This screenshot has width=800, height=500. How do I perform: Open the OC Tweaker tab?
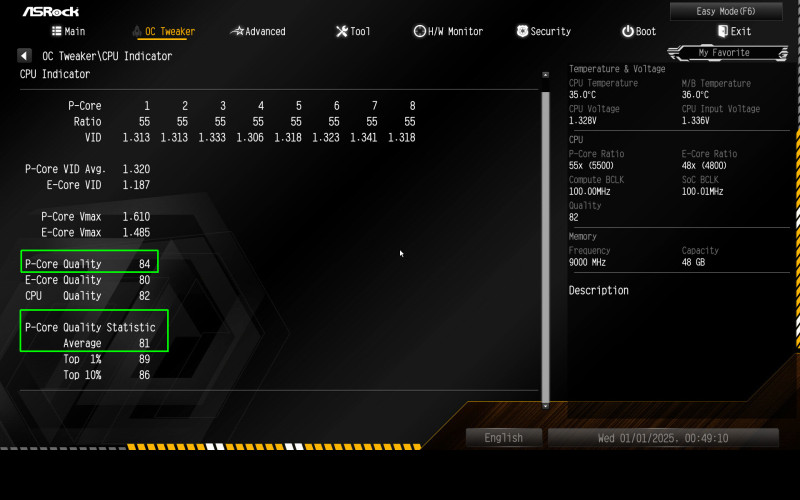pyautogui.click(x=163, y=32)
